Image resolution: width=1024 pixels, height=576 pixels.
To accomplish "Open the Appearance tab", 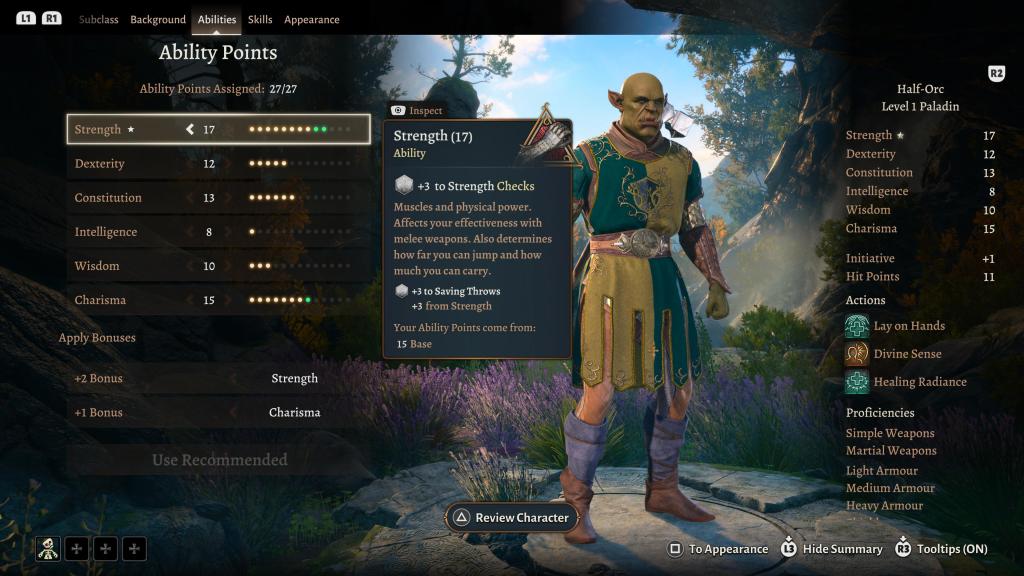I will pos(311,20).
